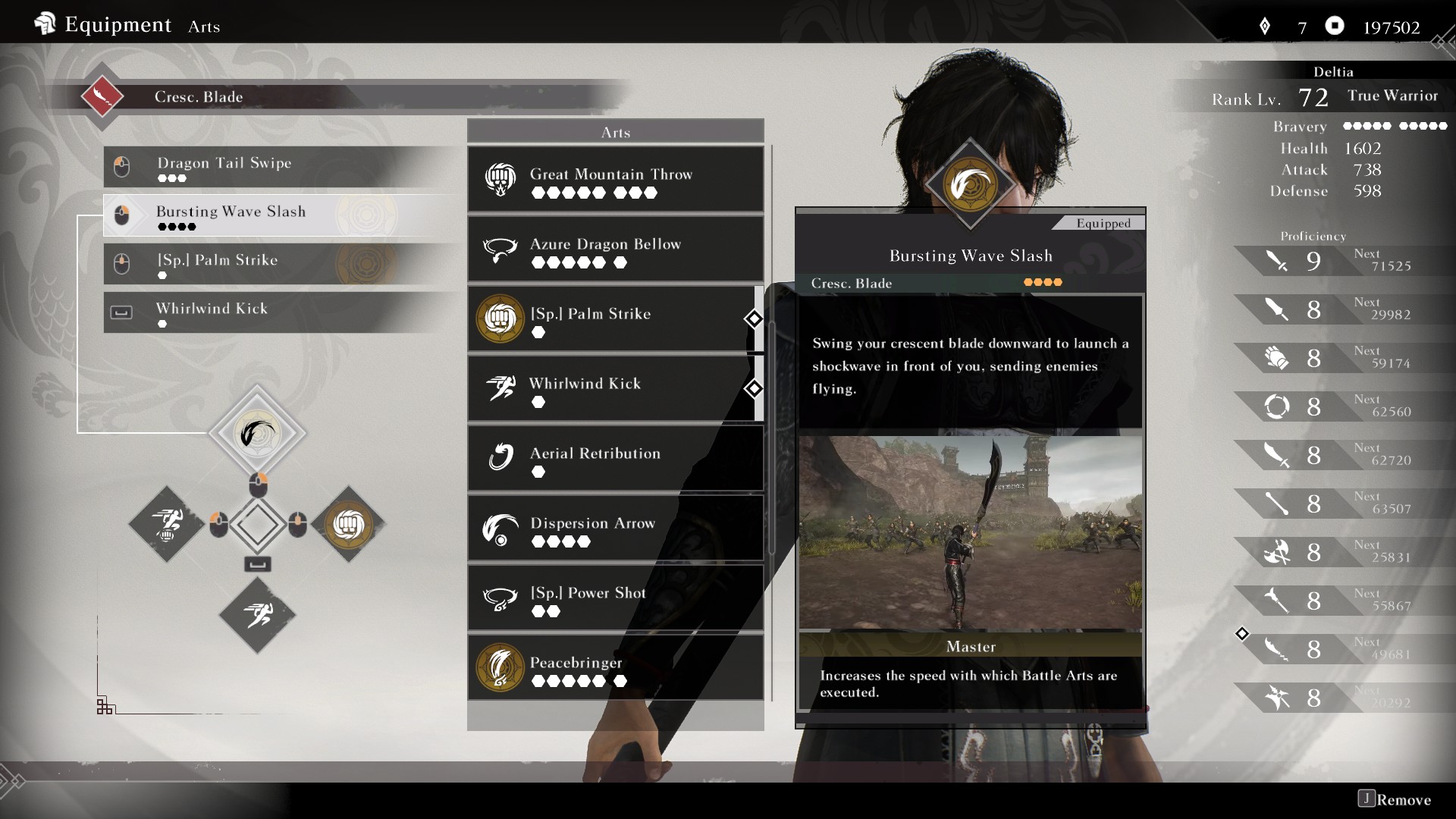Select [Sp.] Power Shot art
This screenshot has height=819, width=1456.
[x=615, y=598]
